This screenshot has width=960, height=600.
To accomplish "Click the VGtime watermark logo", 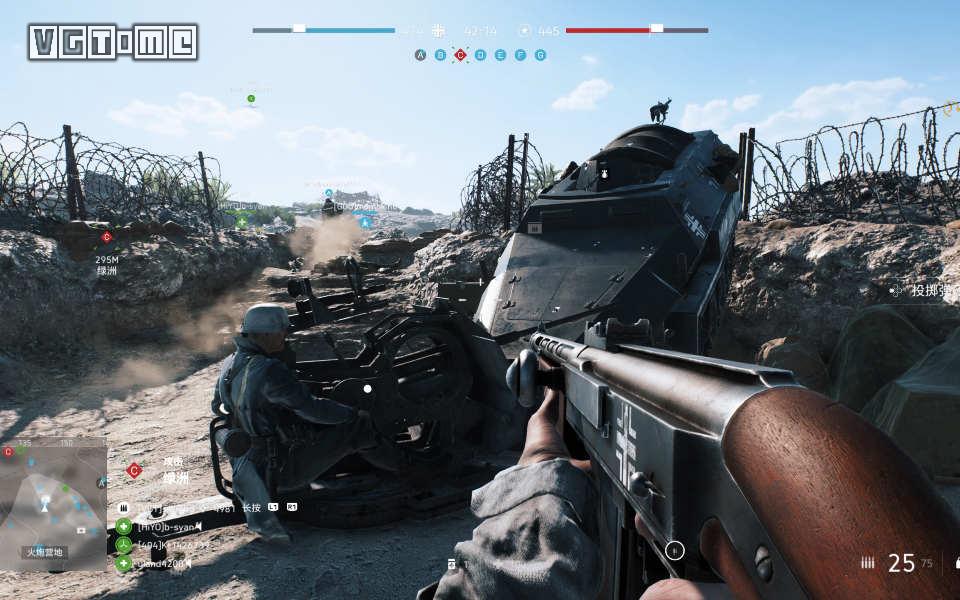I will click(113, 42).
